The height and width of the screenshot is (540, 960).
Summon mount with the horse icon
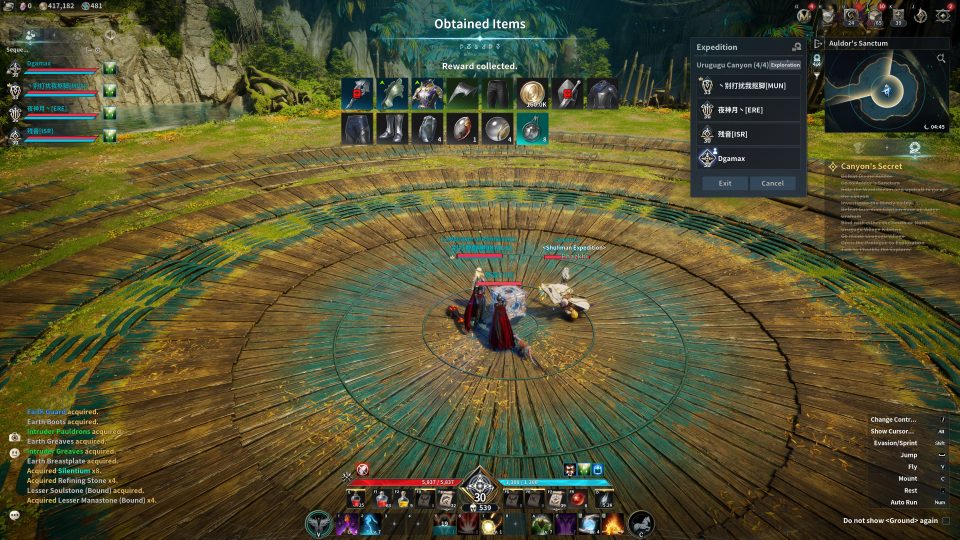[641, 522]
